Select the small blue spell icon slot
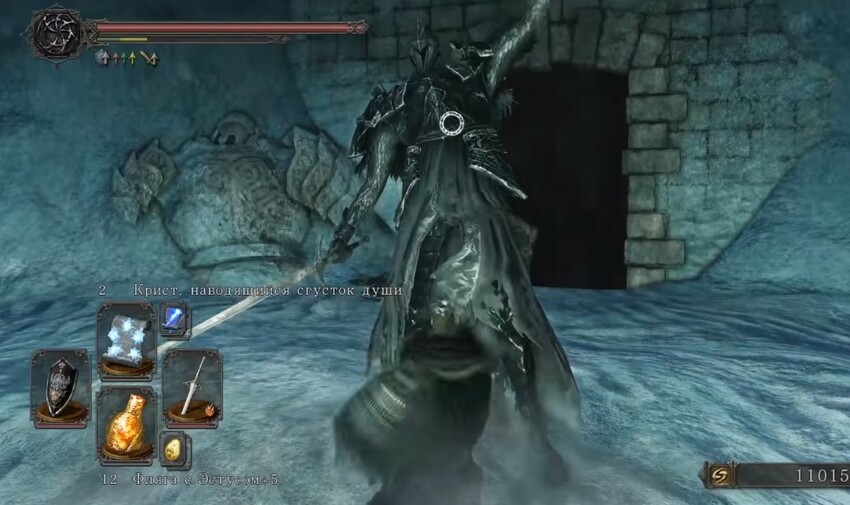Image resolution: width=850 pixels, height=505 pixels. (173, 320)
